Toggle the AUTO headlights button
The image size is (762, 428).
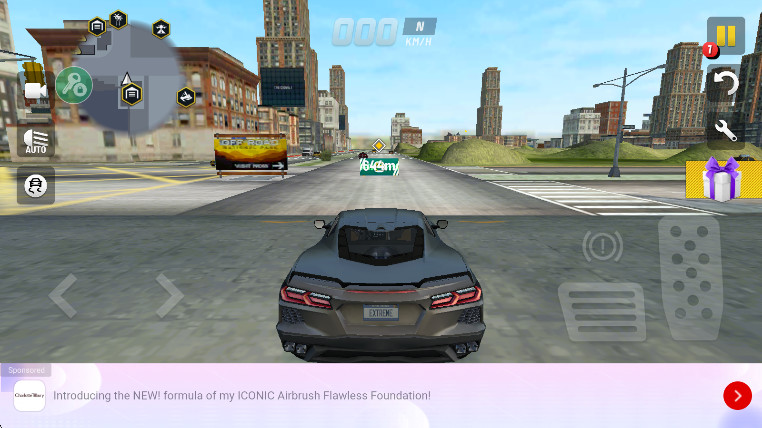tap(36, 141)
